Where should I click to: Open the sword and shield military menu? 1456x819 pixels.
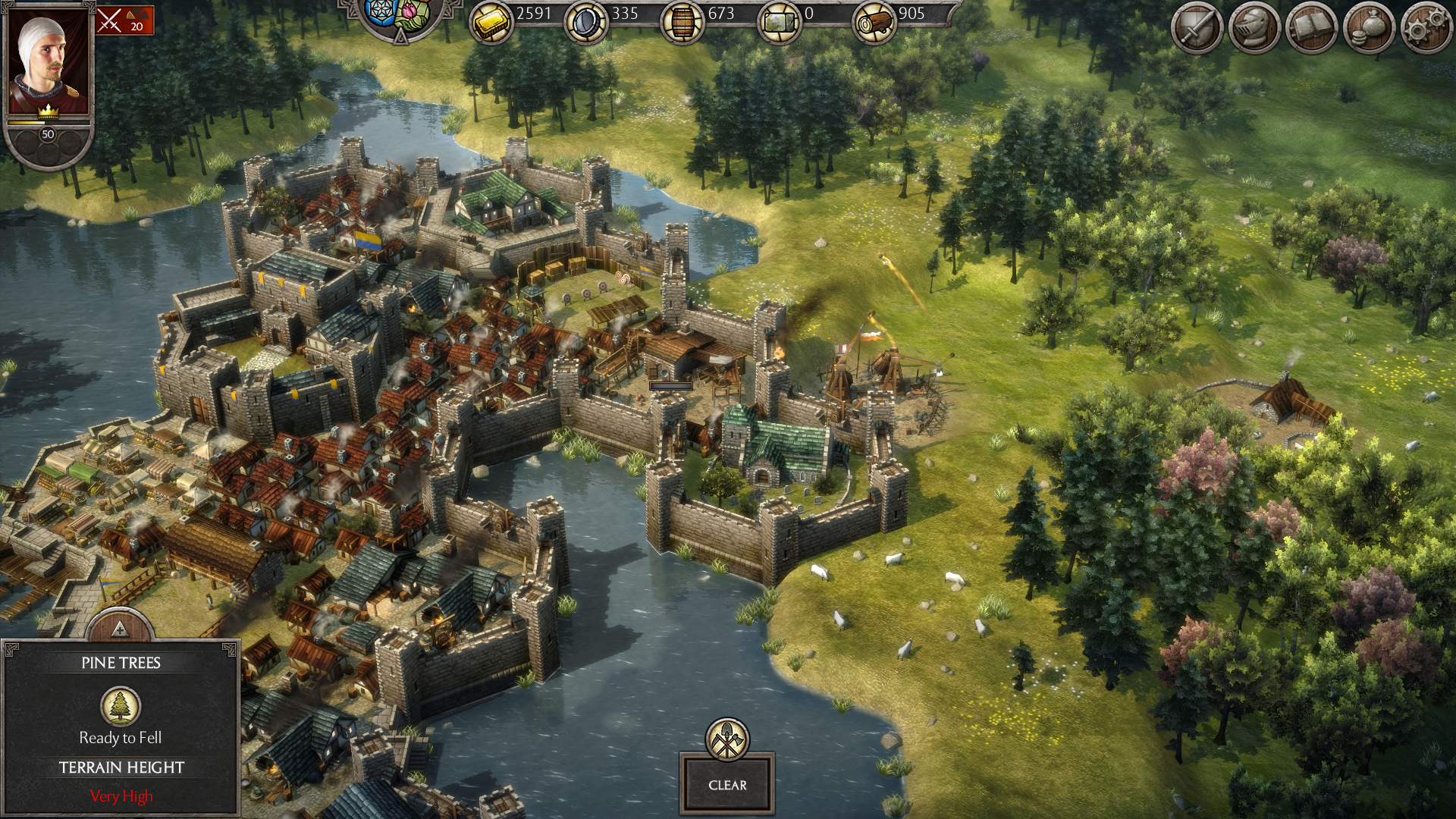tap(1197, 29)
